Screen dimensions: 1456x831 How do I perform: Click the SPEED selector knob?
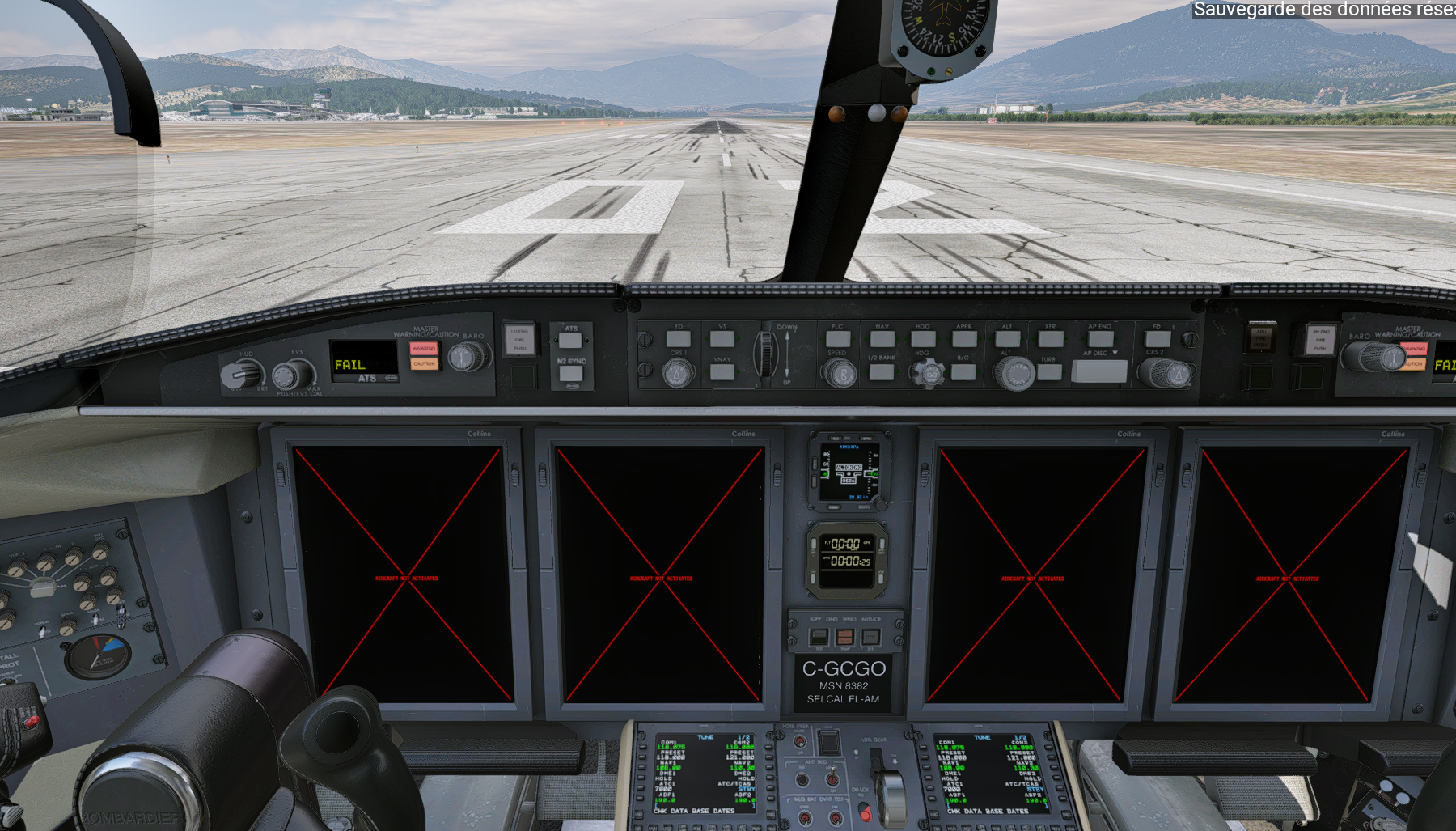point(841,374)
